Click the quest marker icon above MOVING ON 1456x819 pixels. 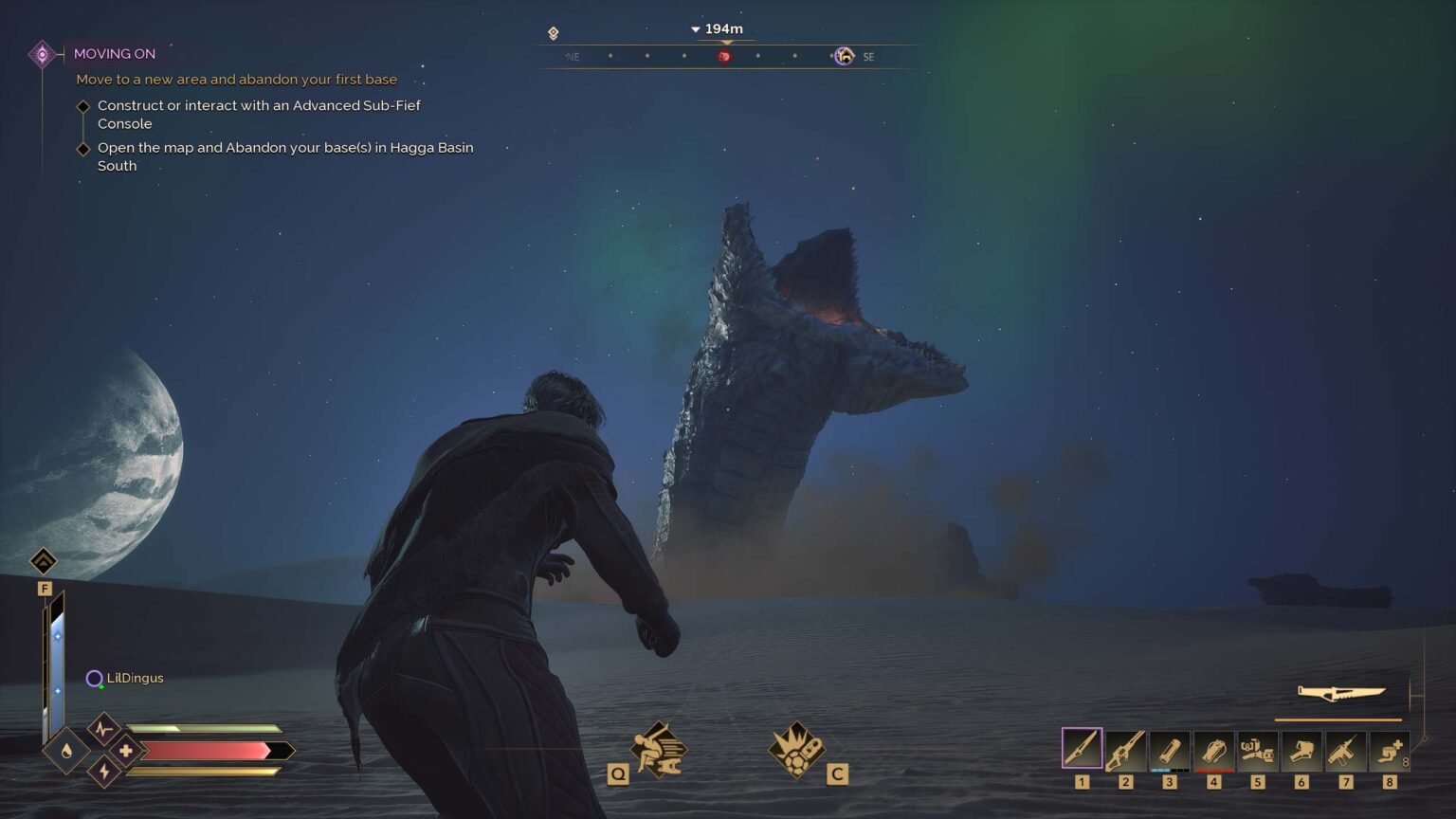(x=41, y=54)
